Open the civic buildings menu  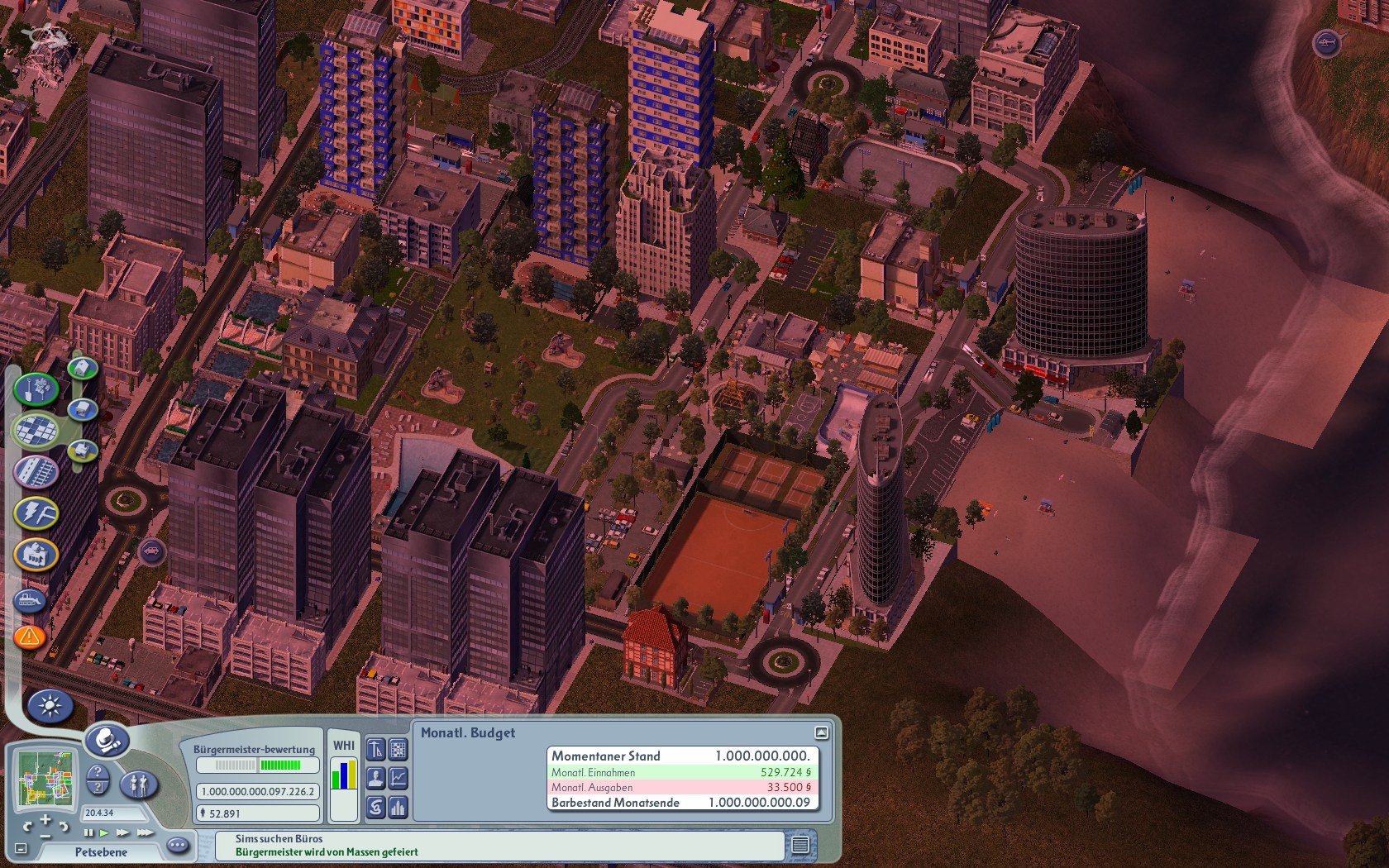(x=36, y=555)
